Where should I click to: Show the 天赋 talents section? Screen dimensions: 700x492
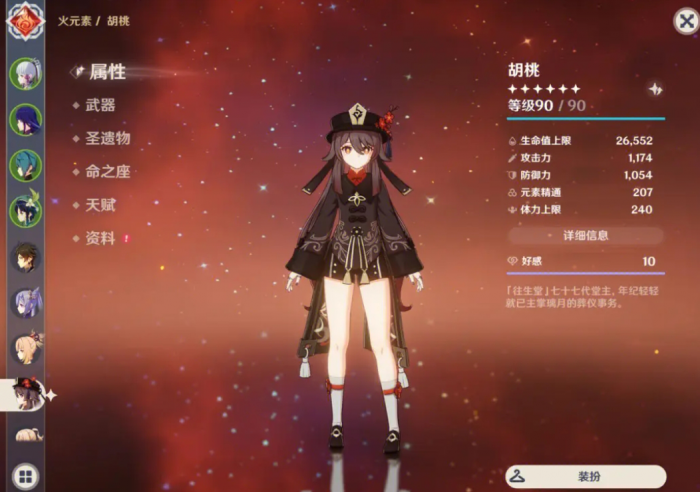tap(99, 204)
